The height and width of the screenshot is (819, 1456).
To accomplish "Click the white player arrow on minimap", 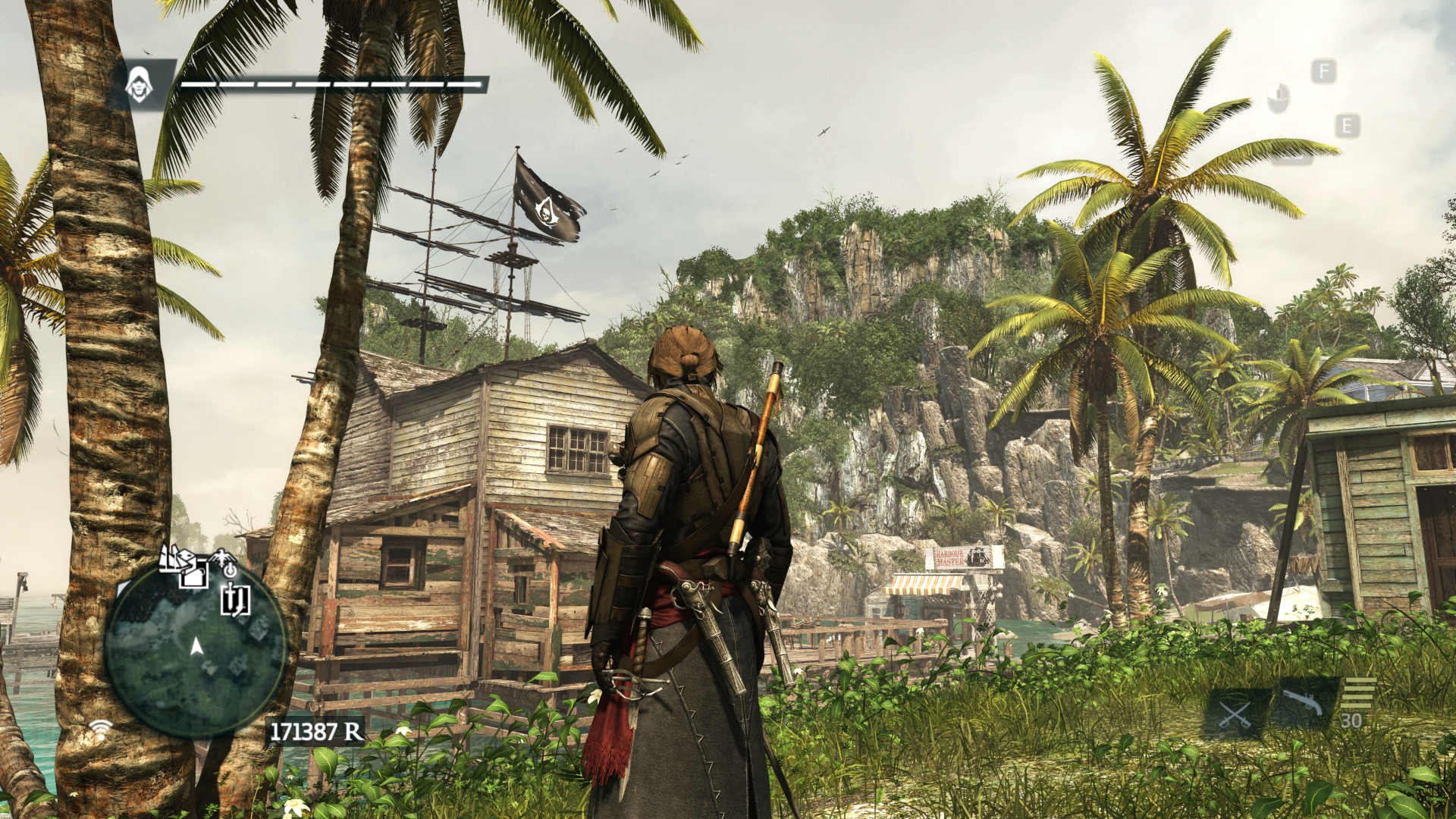I will pos(196,646).
